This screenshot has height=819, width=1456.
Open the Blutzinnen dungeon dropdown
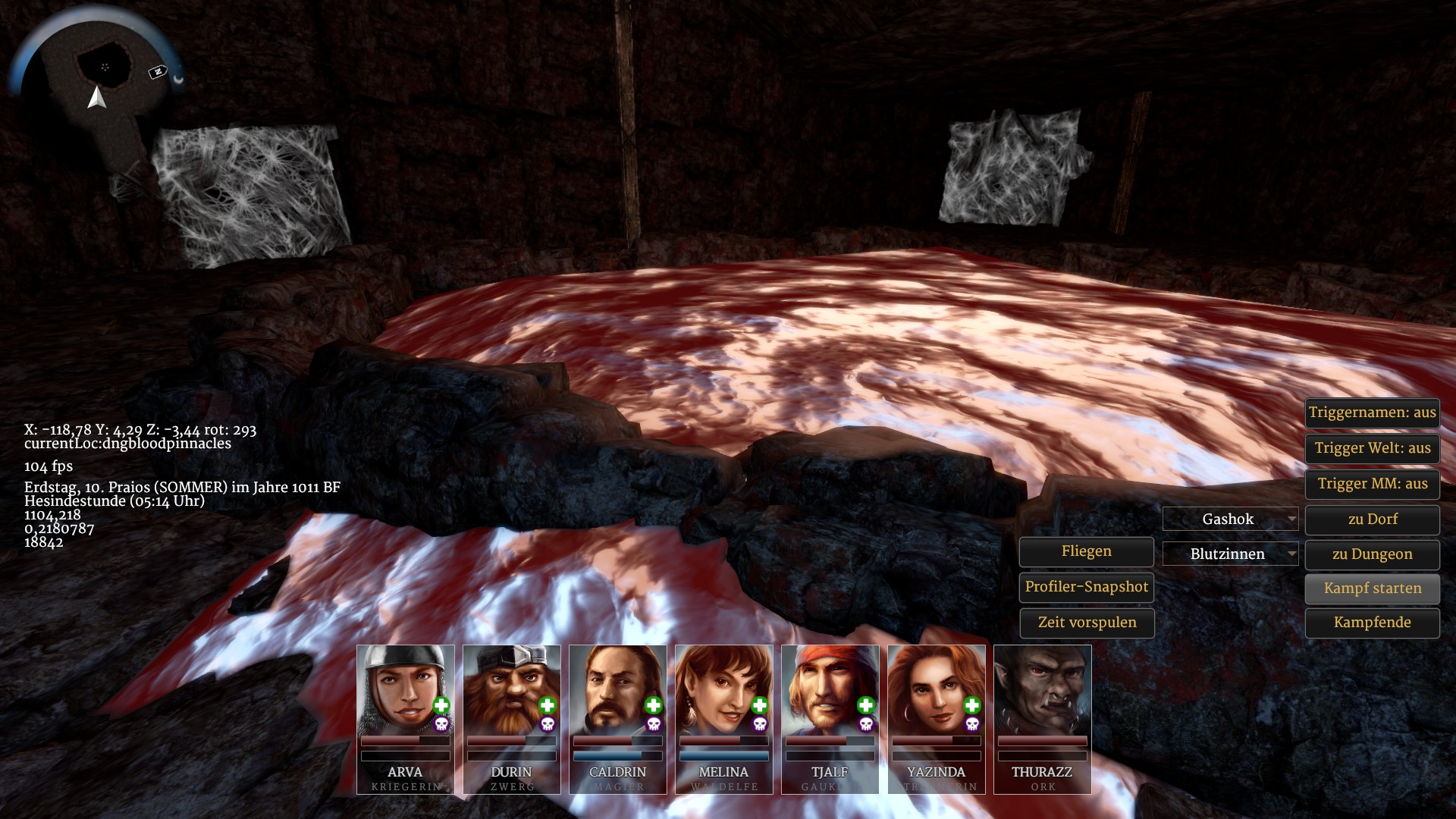1230,554
